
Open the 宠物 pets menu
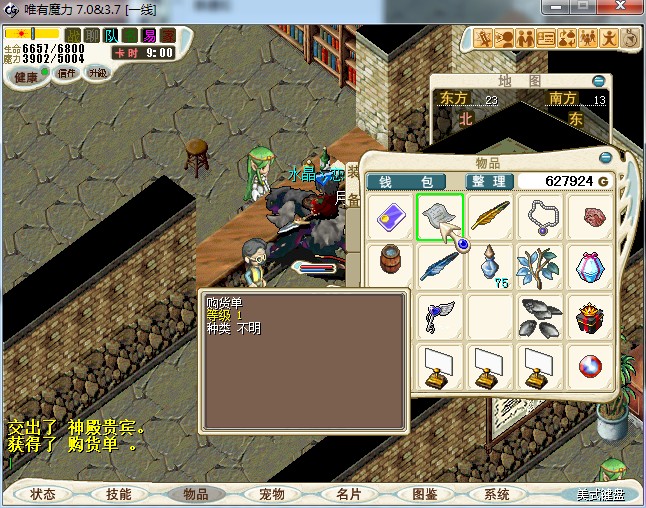pyautogui.click(x=271, y=494)
